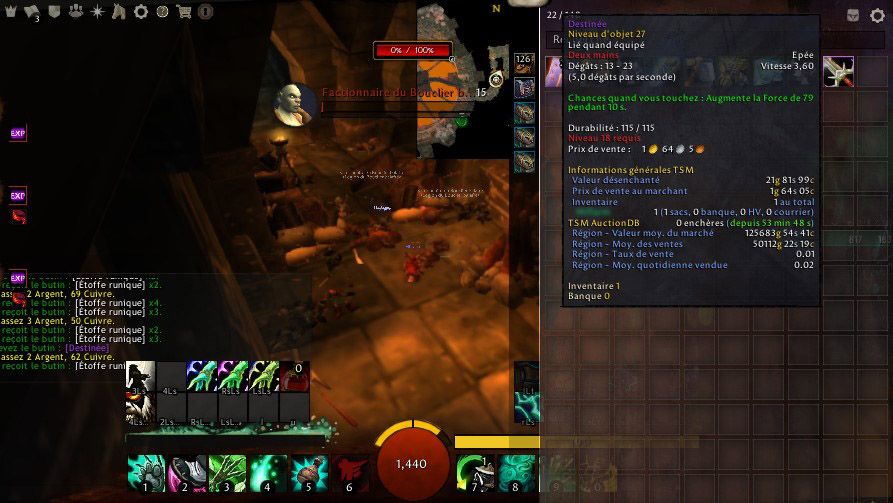
Task: Select the Destinée sword in the bag
Action: 838,71
